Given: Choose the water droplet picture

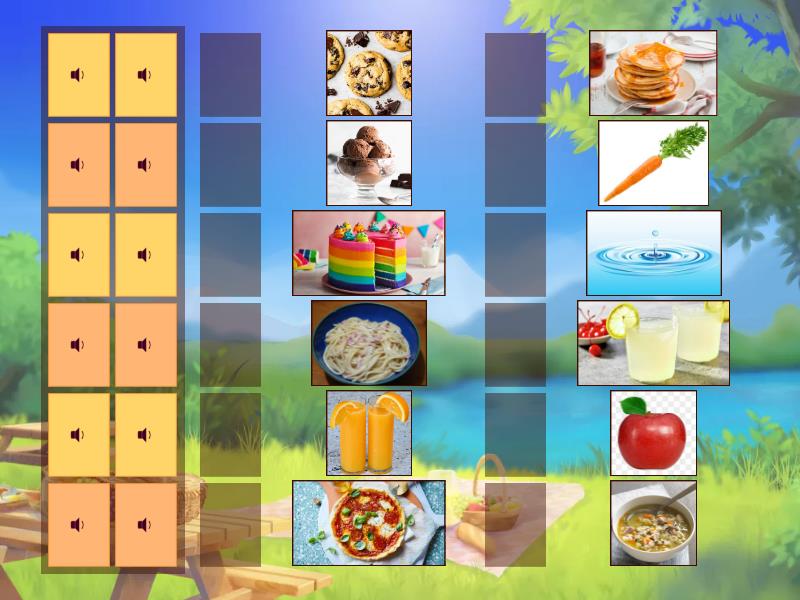Looking at the screenshot, I should (653, 253).
